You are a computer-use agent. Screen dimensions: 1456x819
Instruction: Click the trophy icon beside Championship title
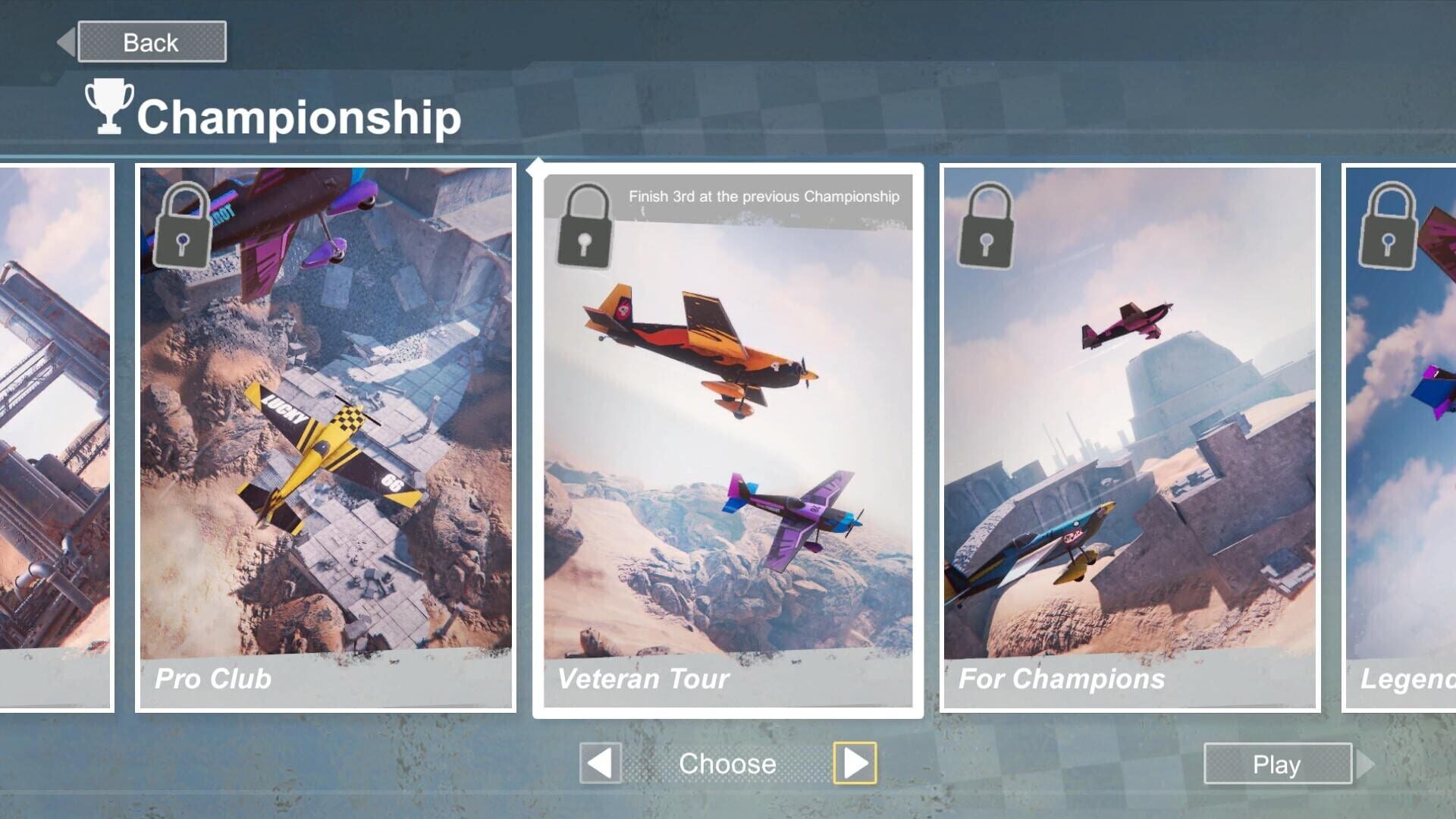(108, 106)
